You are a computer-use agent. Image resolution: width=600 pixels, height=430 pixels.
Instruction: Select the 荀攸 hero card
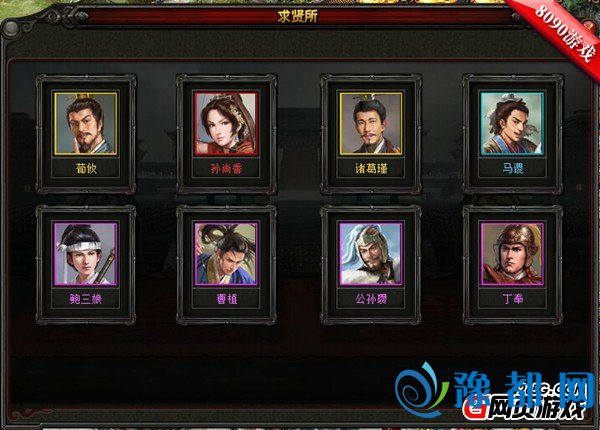tap(85, 125)
